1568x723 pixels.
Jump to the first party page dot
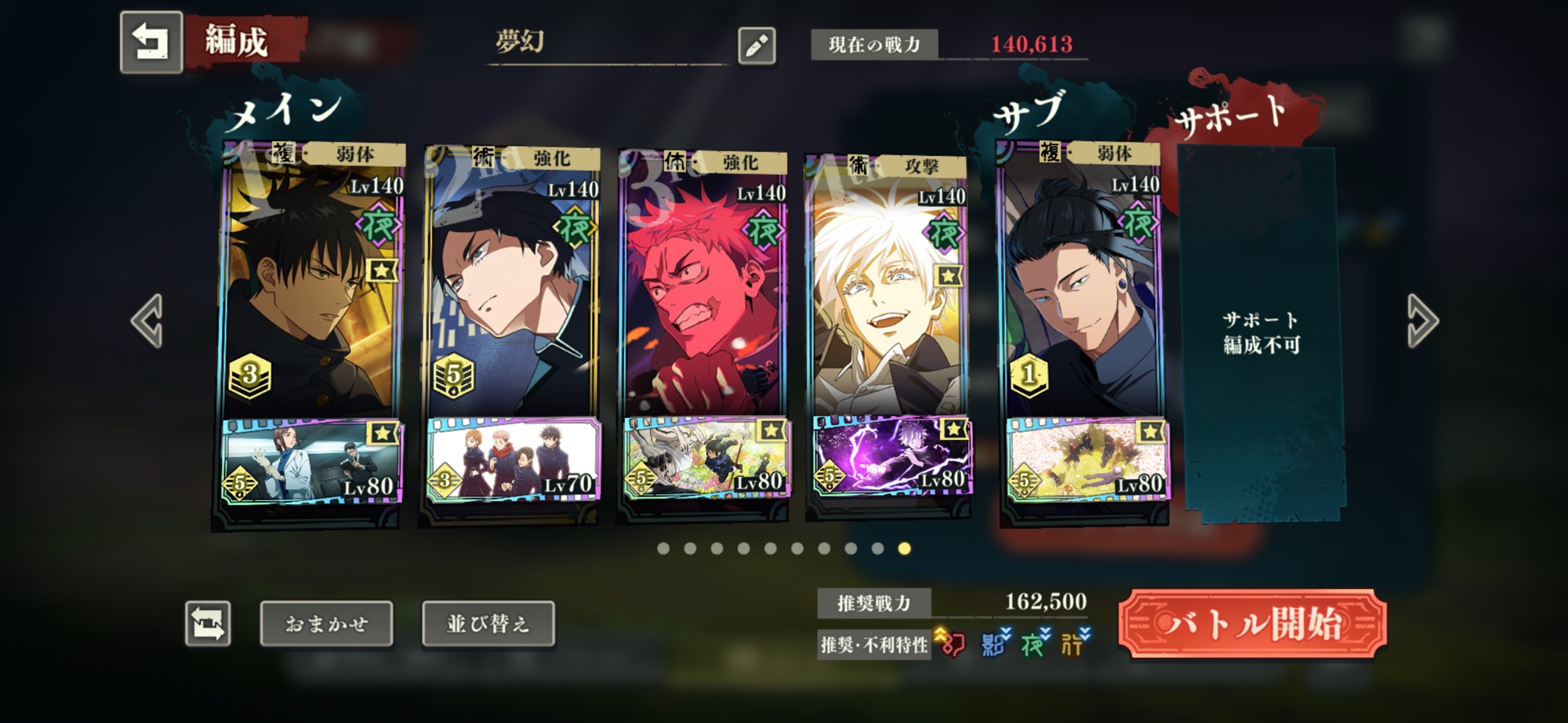[x=663, y=549]
